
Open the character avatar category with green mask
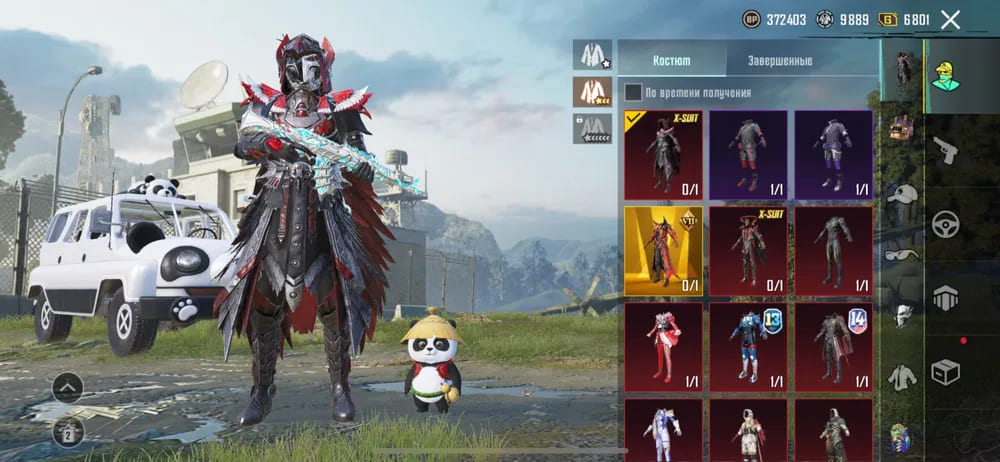(x=944, y=72)
